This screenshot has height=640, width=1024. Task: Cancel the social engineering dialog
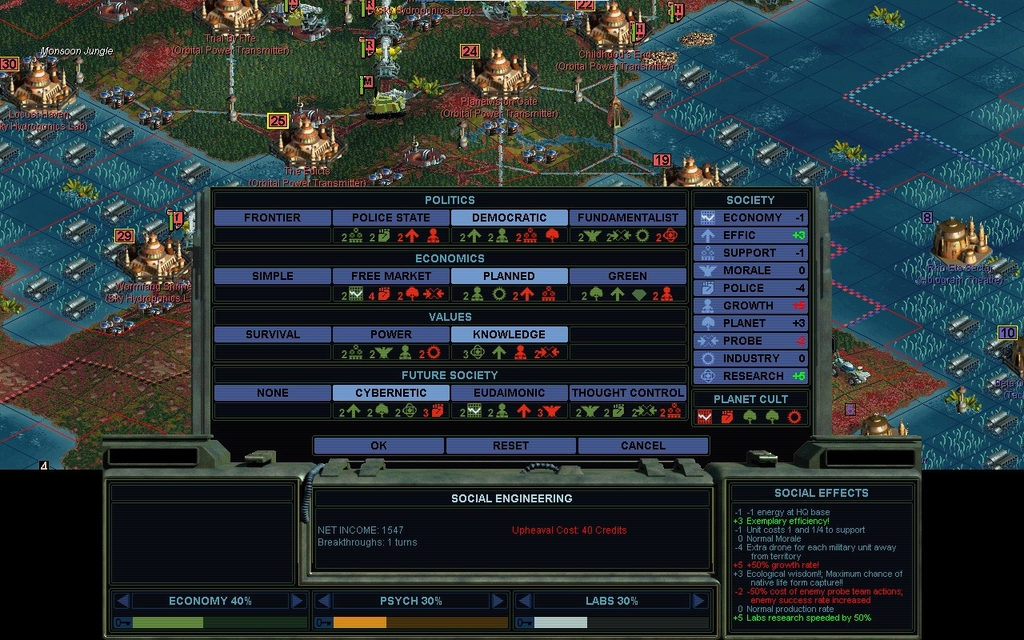pyautogui.click(x=642, y=445)
